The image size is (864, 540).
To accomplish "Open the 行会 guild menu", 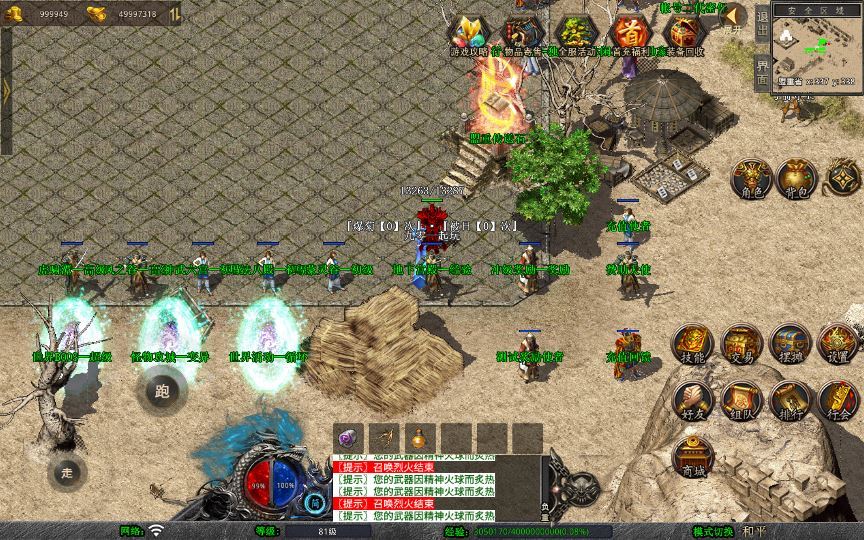I will pos(838,400).
